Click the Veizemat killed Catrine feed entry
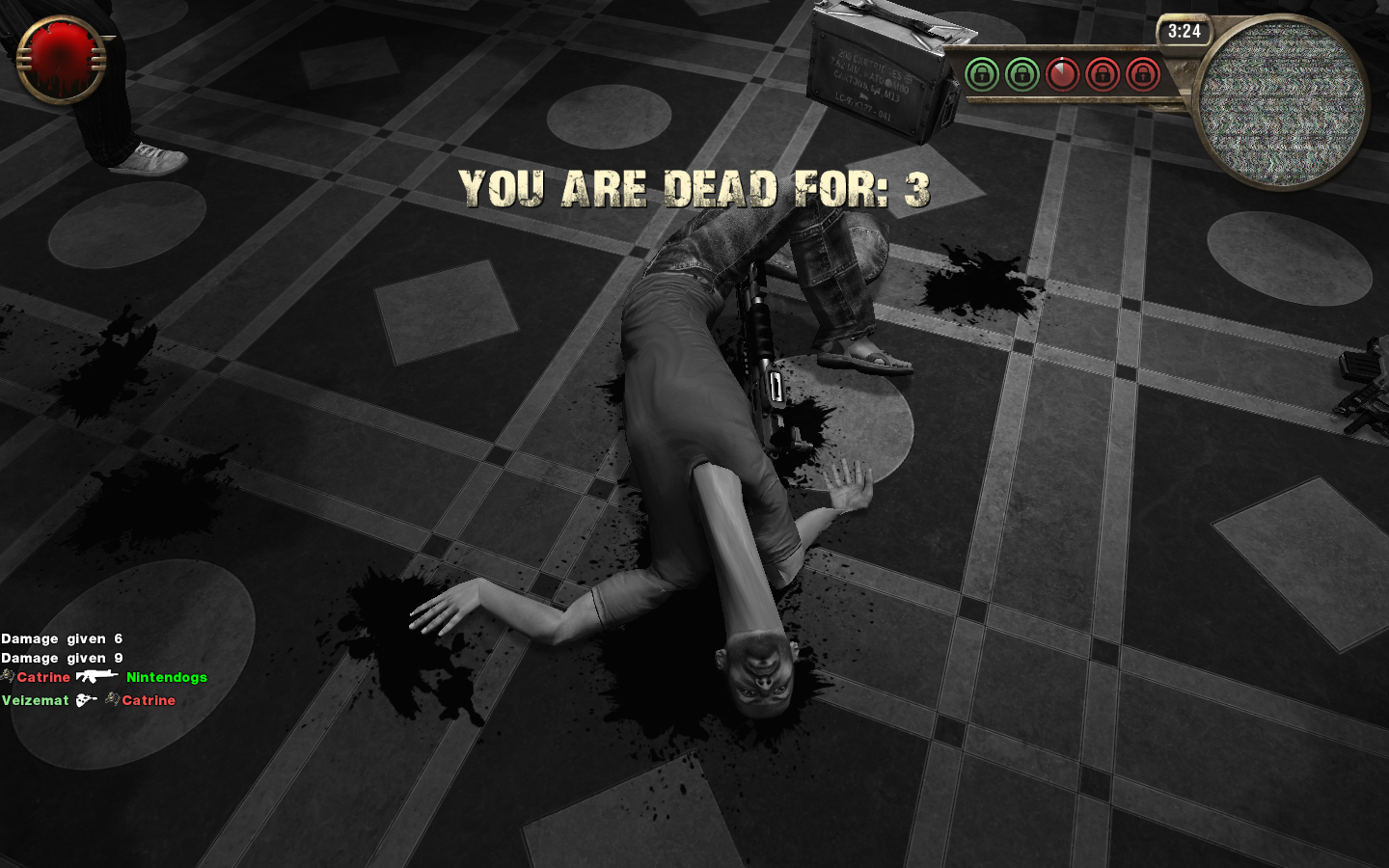This screenshot has height=868, width=1389. click(89, 700)
